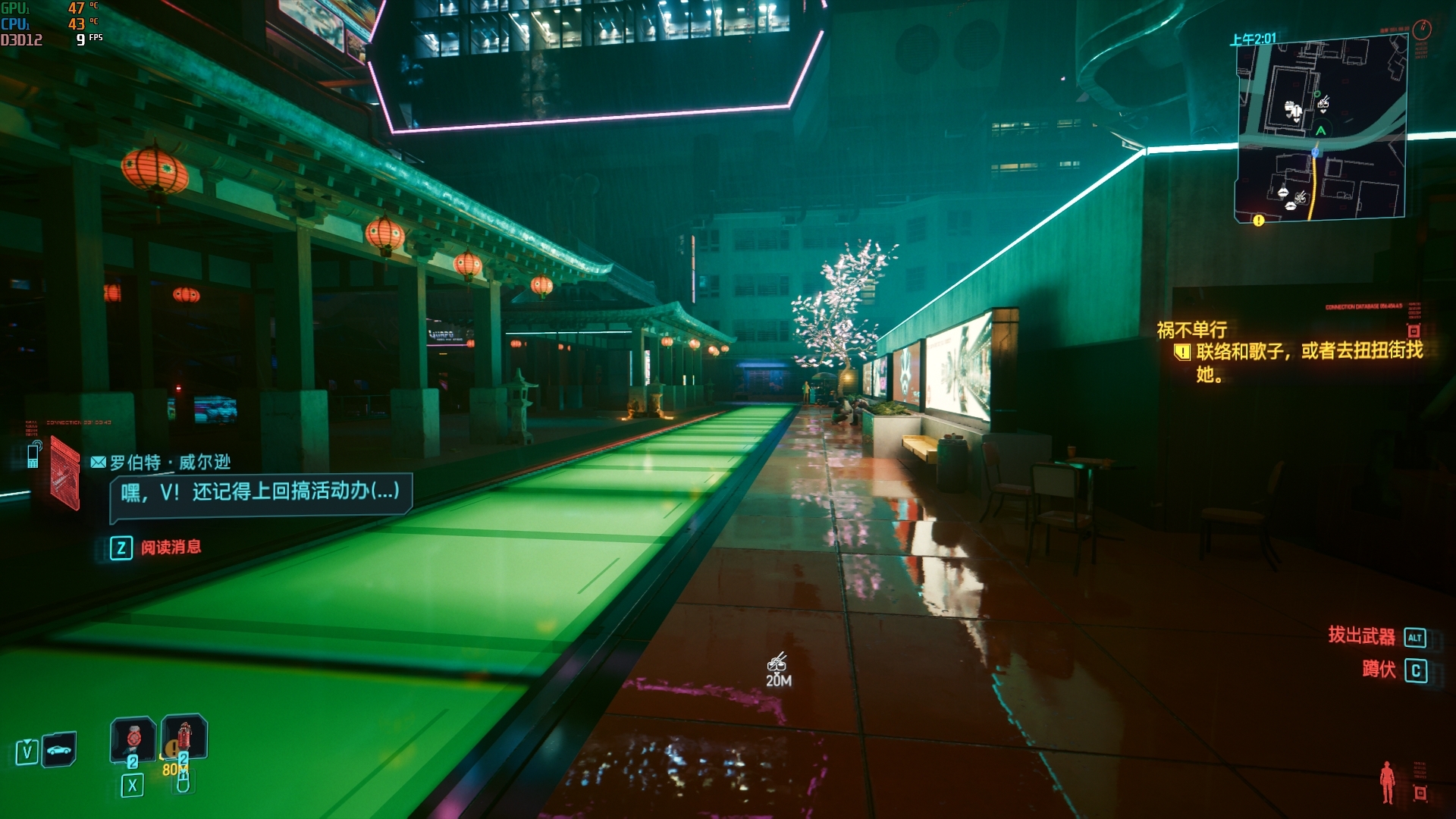Click the compass icon above the minimap
This screenshot has height=819, width=1456.
pyautogui.click(x=1422, y=29)
